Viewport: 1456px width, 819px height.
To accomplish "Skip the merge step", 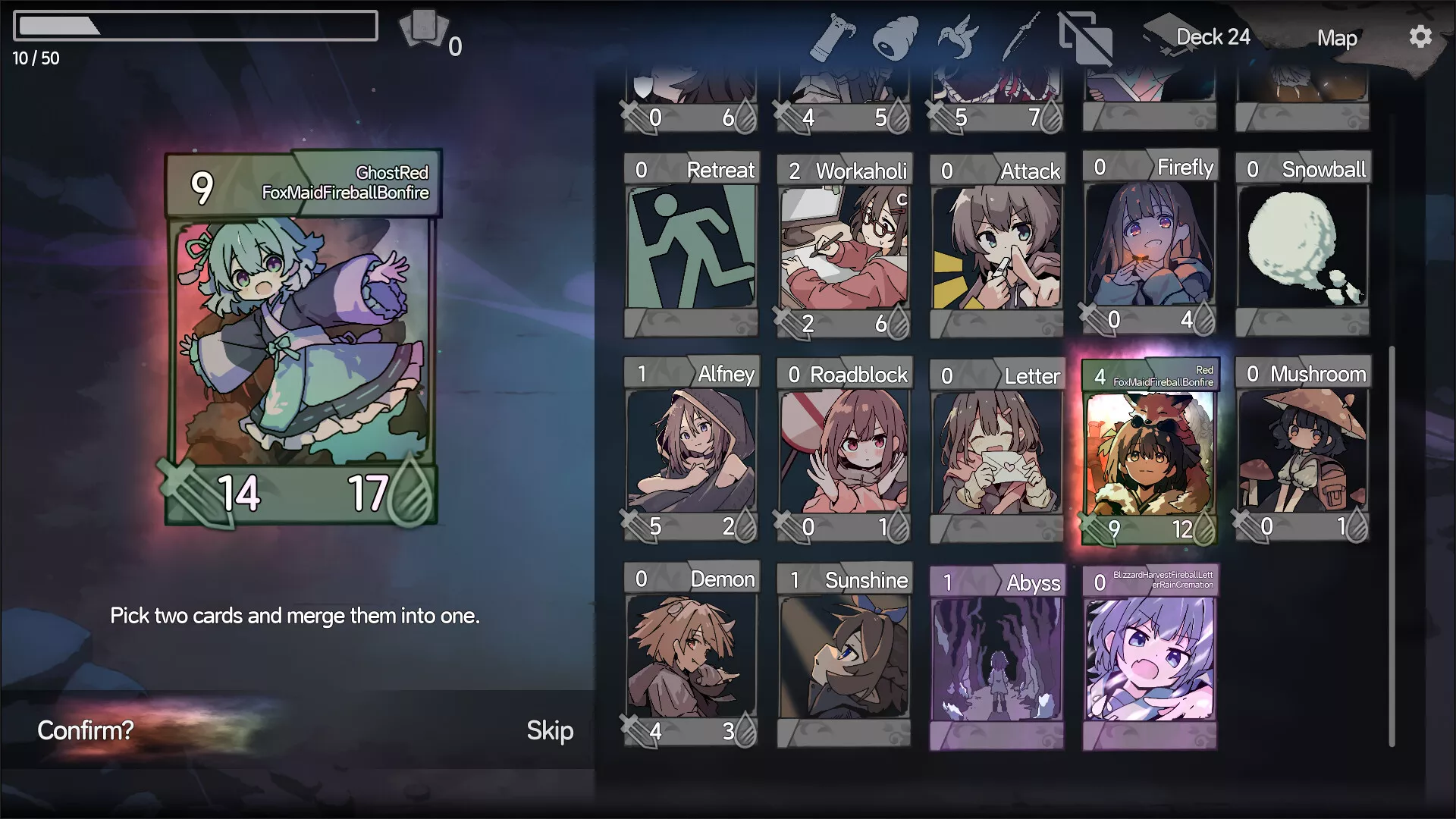I will (x=550, y=730).
